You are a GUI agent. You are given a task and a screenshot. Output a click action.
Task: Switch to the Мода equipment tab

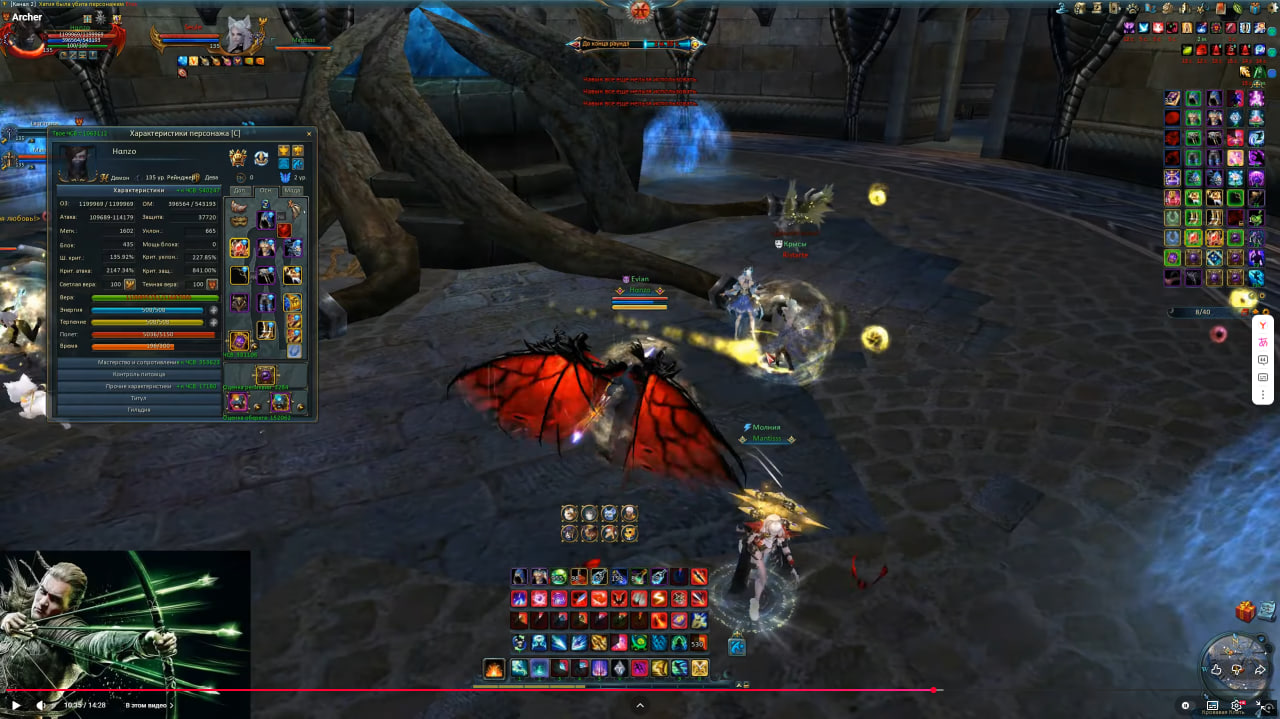point(292,190)
